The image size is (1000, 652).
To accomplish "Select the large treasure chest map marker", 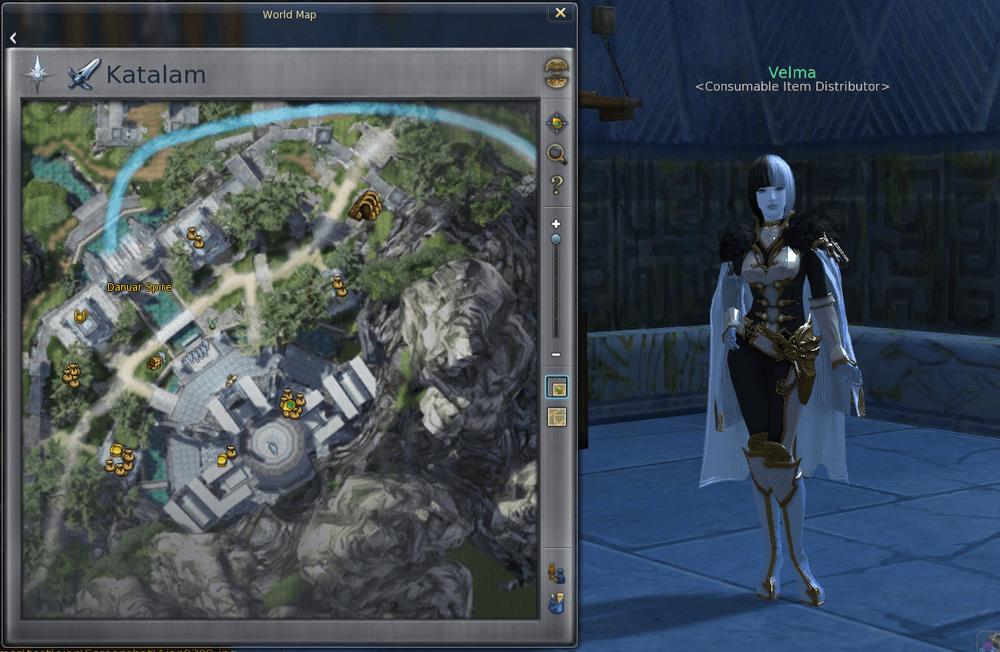I will [366, 206].
